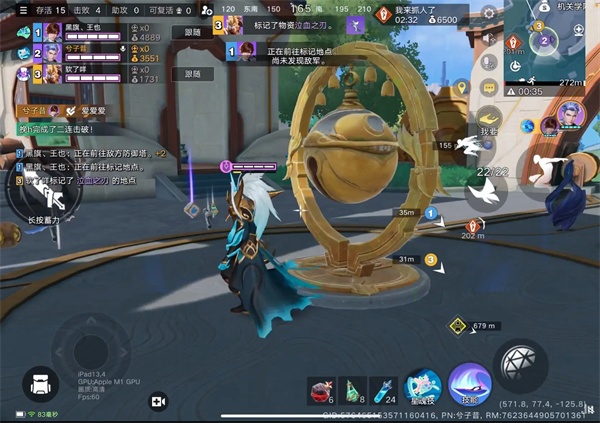Toggle the microphone voice chat icon

pos(488,61)
